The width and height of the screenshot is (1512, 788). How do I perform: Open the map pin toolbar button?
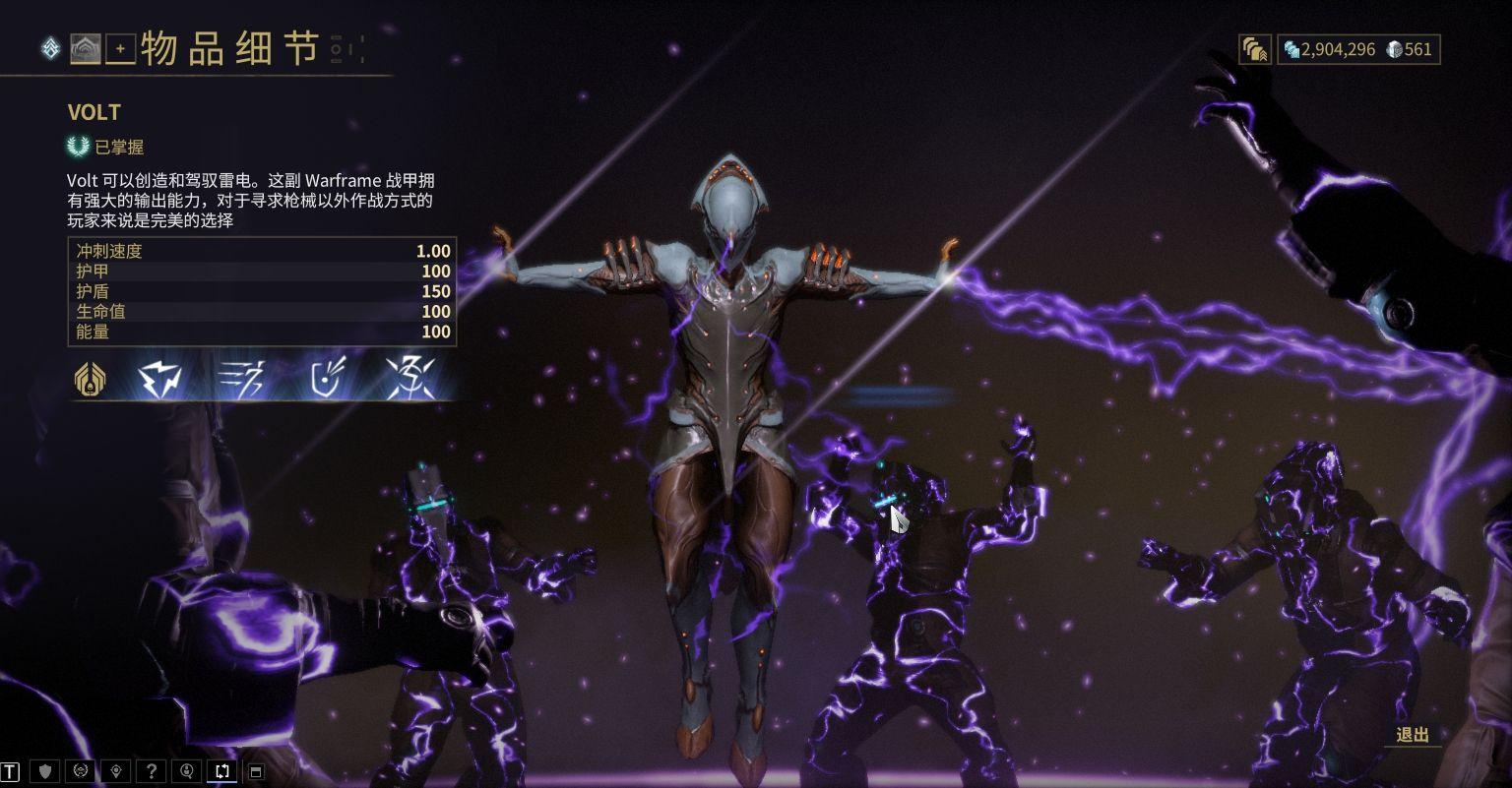117,771
